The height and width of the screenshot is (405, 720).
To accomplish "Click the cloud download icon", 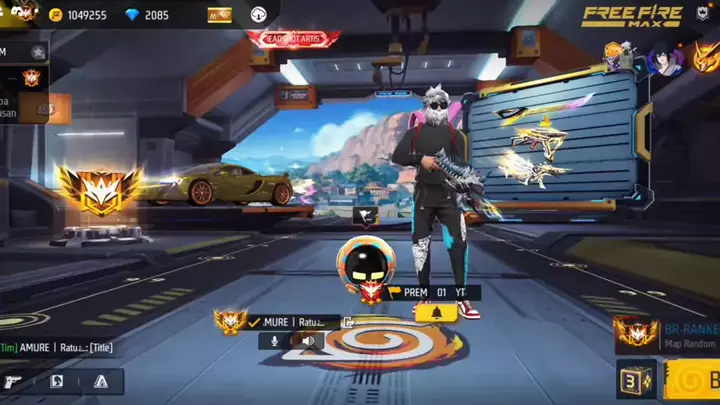I will click(258, 15).
